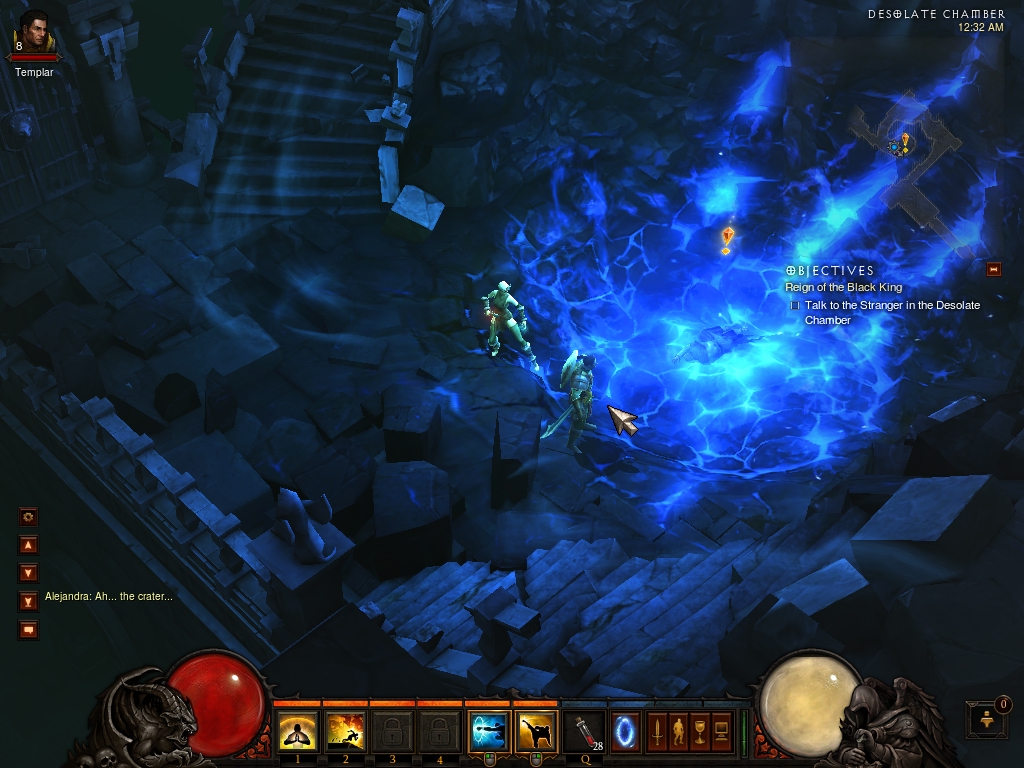Image resolution: width=1024 pixels, height=768 pixels.
Task: Open the skills menu sword icon
Action: 657,731
